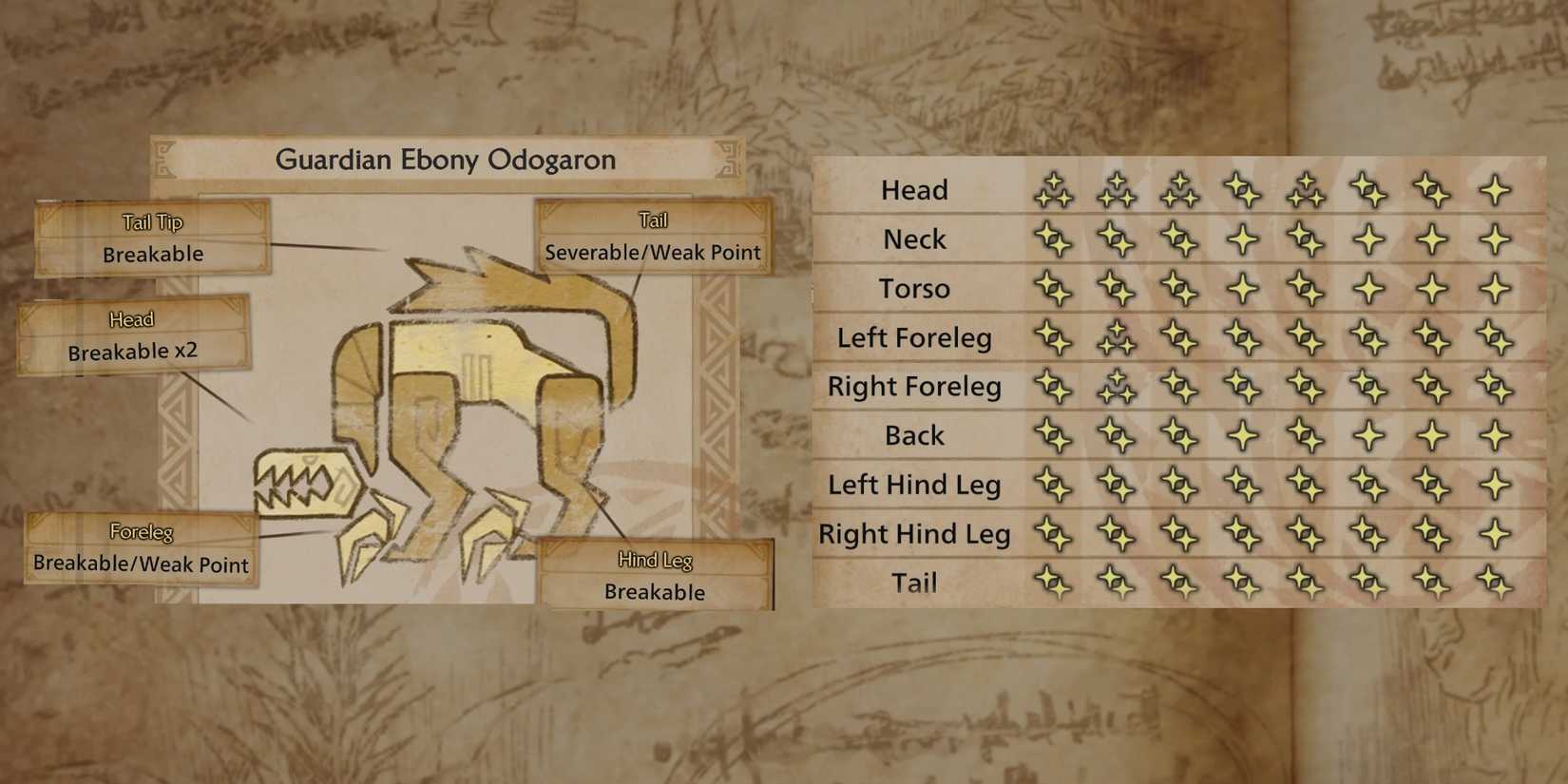Open the Right Foreleg row entry
The width and height of the screenshot is (1568, 784).
(913, 386)
